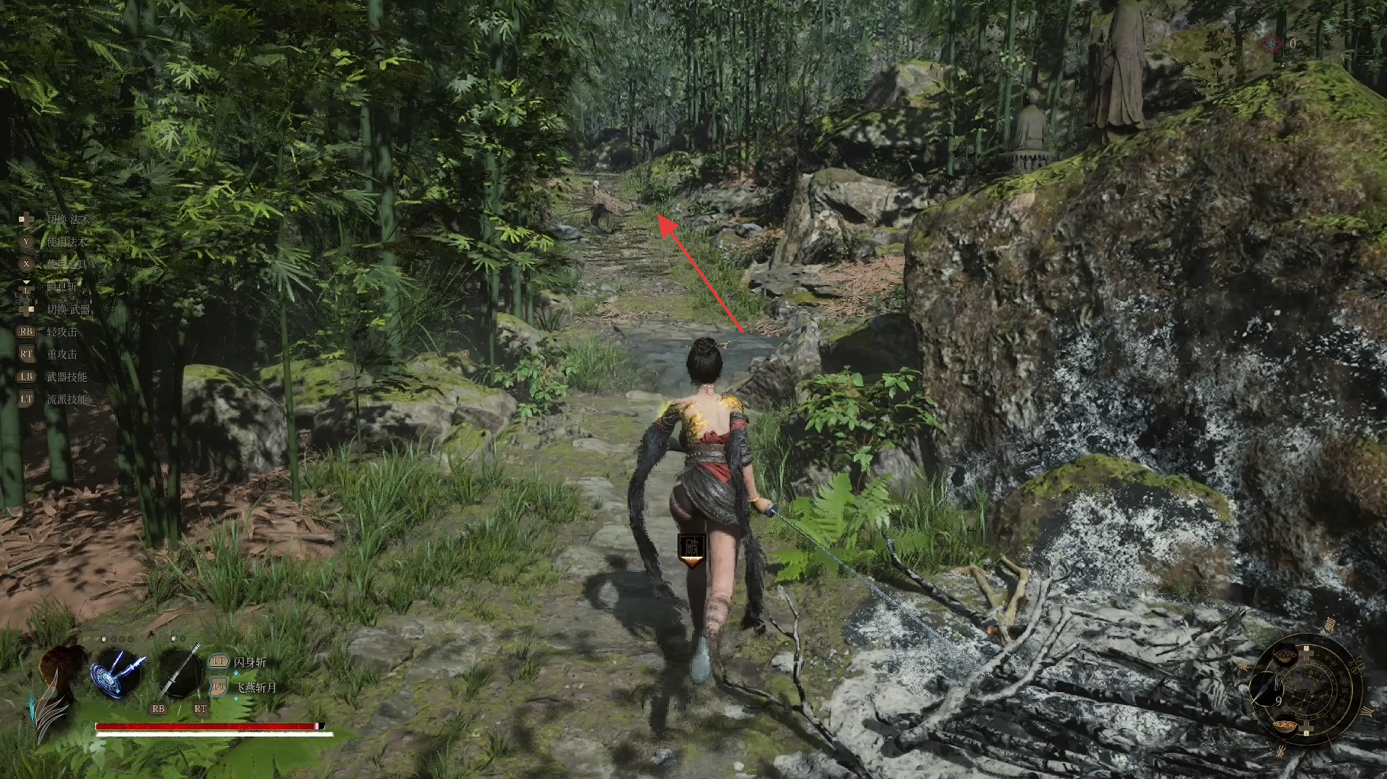Open the character portrait with feather
The width and height of the screenshot is (1387, 779).
click(x=59, y=683)
